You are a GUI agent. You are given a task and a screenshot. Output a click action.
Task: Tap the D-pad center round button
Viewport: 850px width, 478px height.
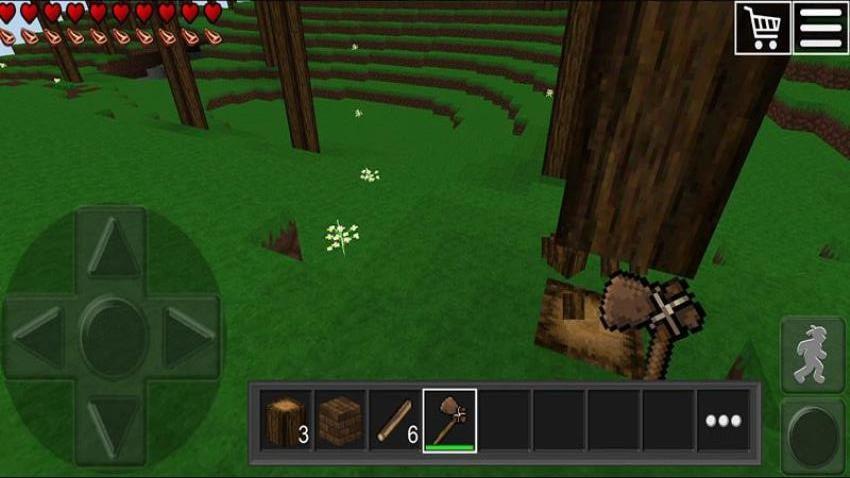pyautogui.click(x=113, y=334)
